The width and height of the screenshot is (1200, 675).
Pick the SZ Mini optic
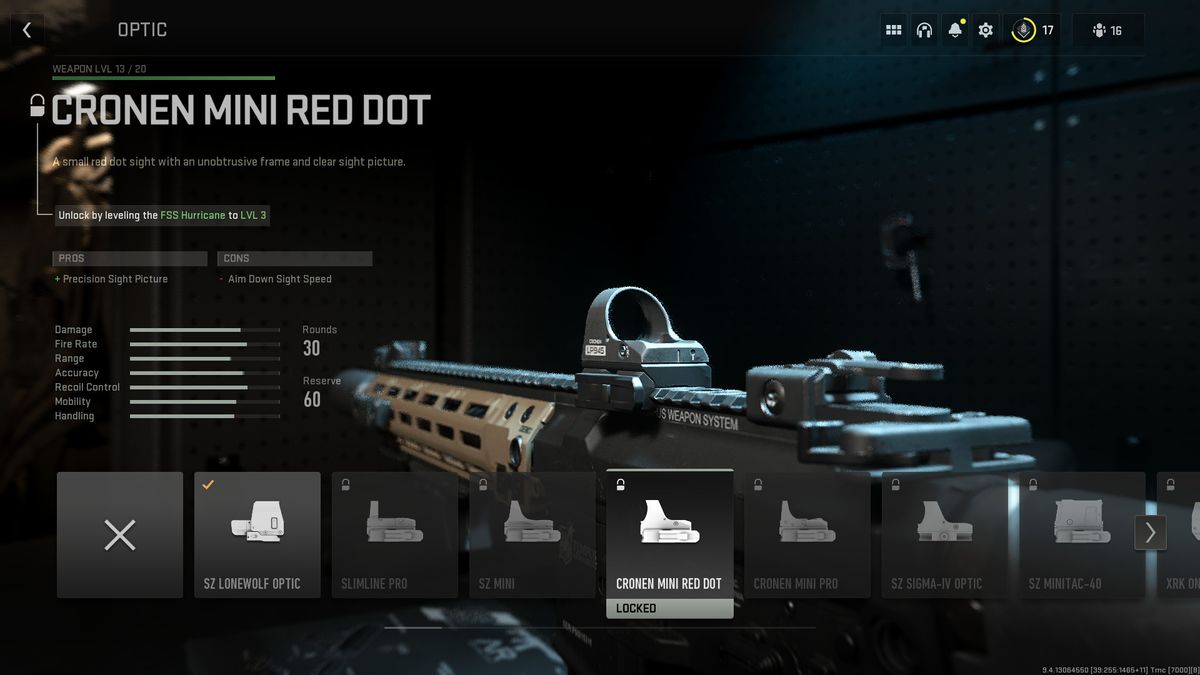(x=532, y=535)
